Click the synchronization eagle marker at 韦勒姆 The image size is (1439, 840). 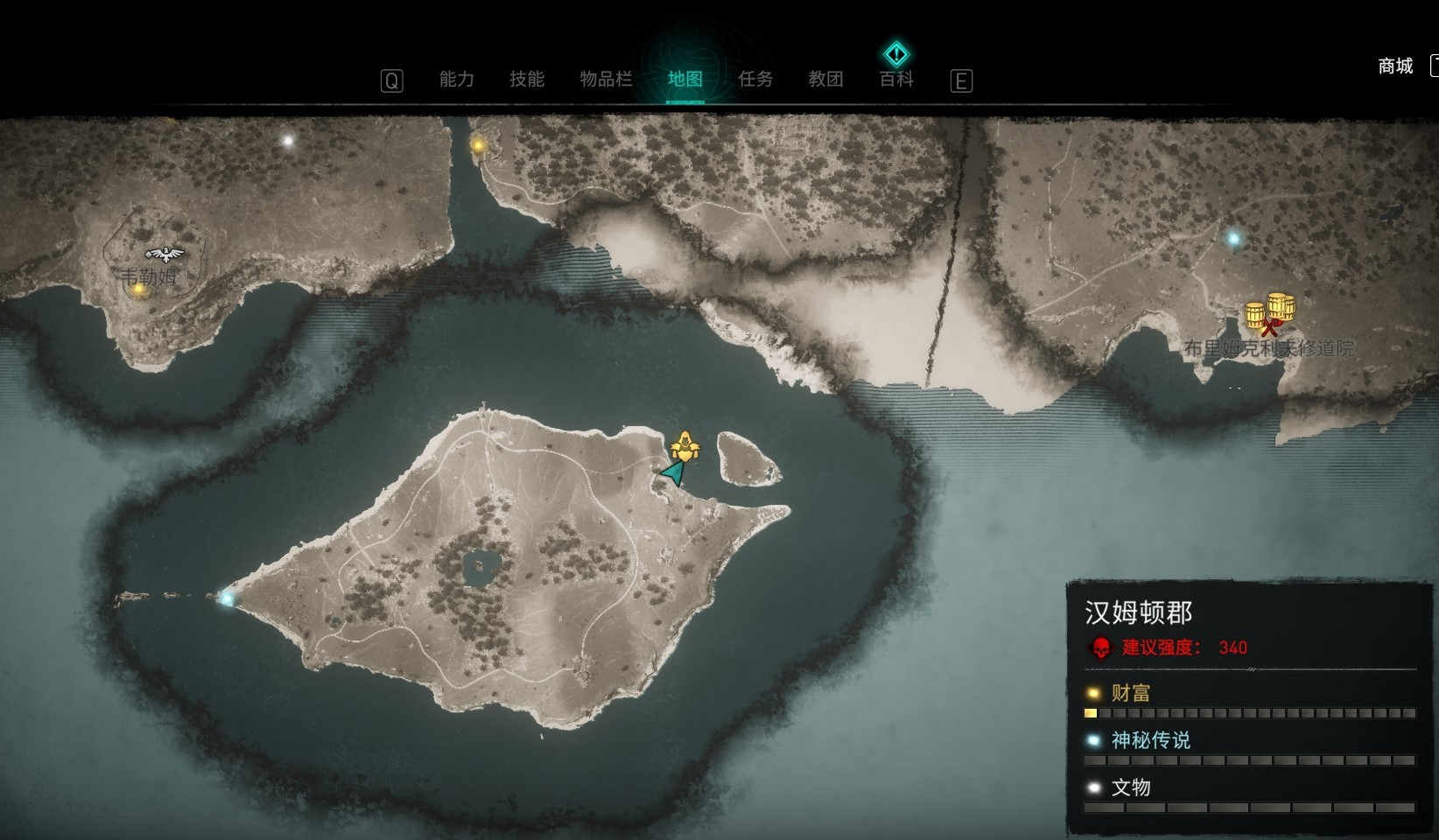click(x=165, y=255)
